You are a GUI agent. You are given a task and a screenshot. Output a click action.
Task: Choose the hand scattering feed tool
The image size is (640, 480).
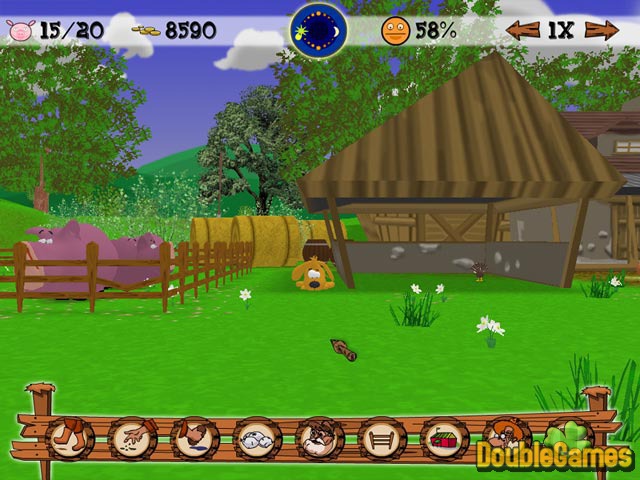(132, 437)
